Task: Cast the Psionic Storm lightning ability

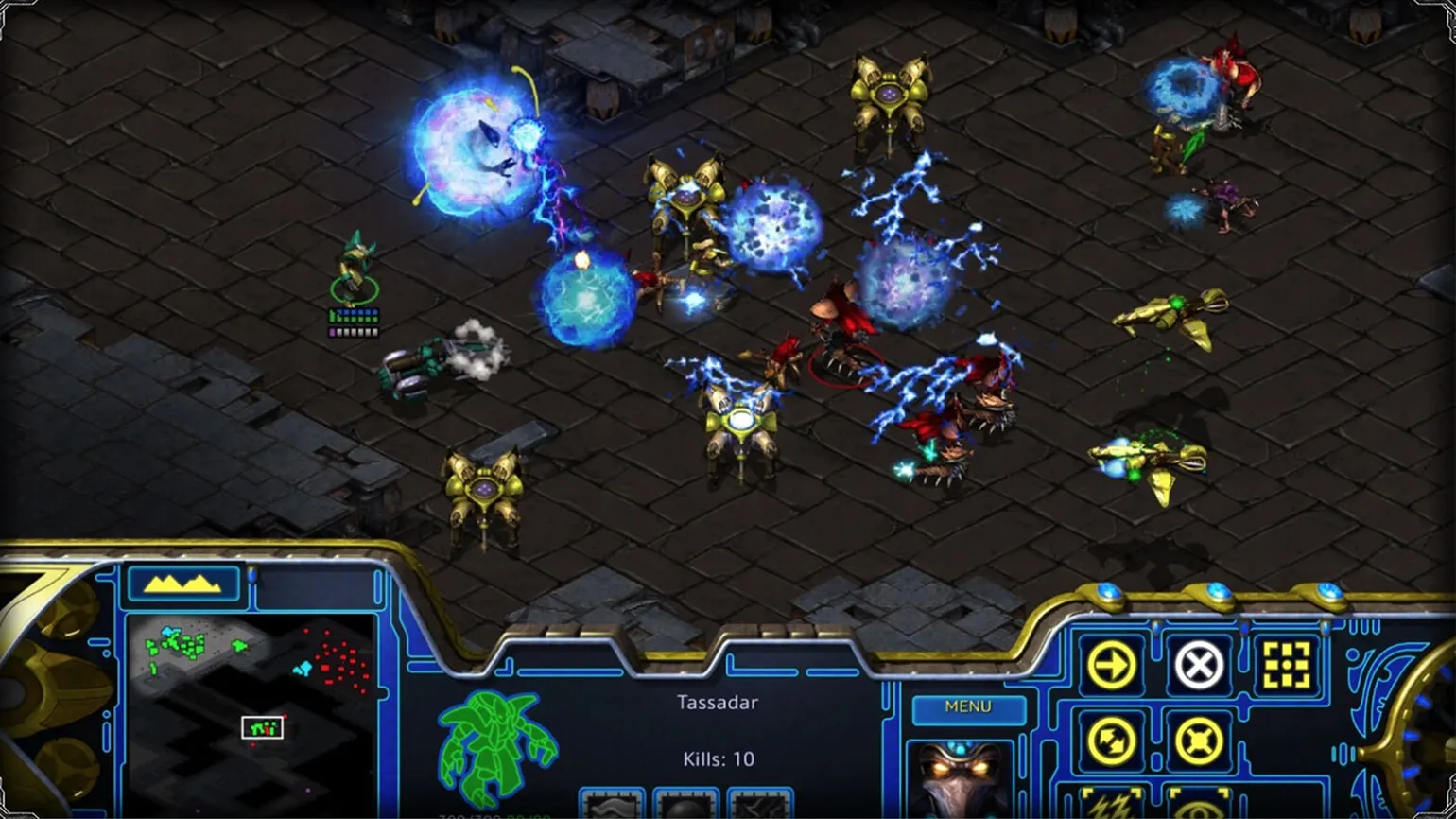Action: (x=1111, y=802)
